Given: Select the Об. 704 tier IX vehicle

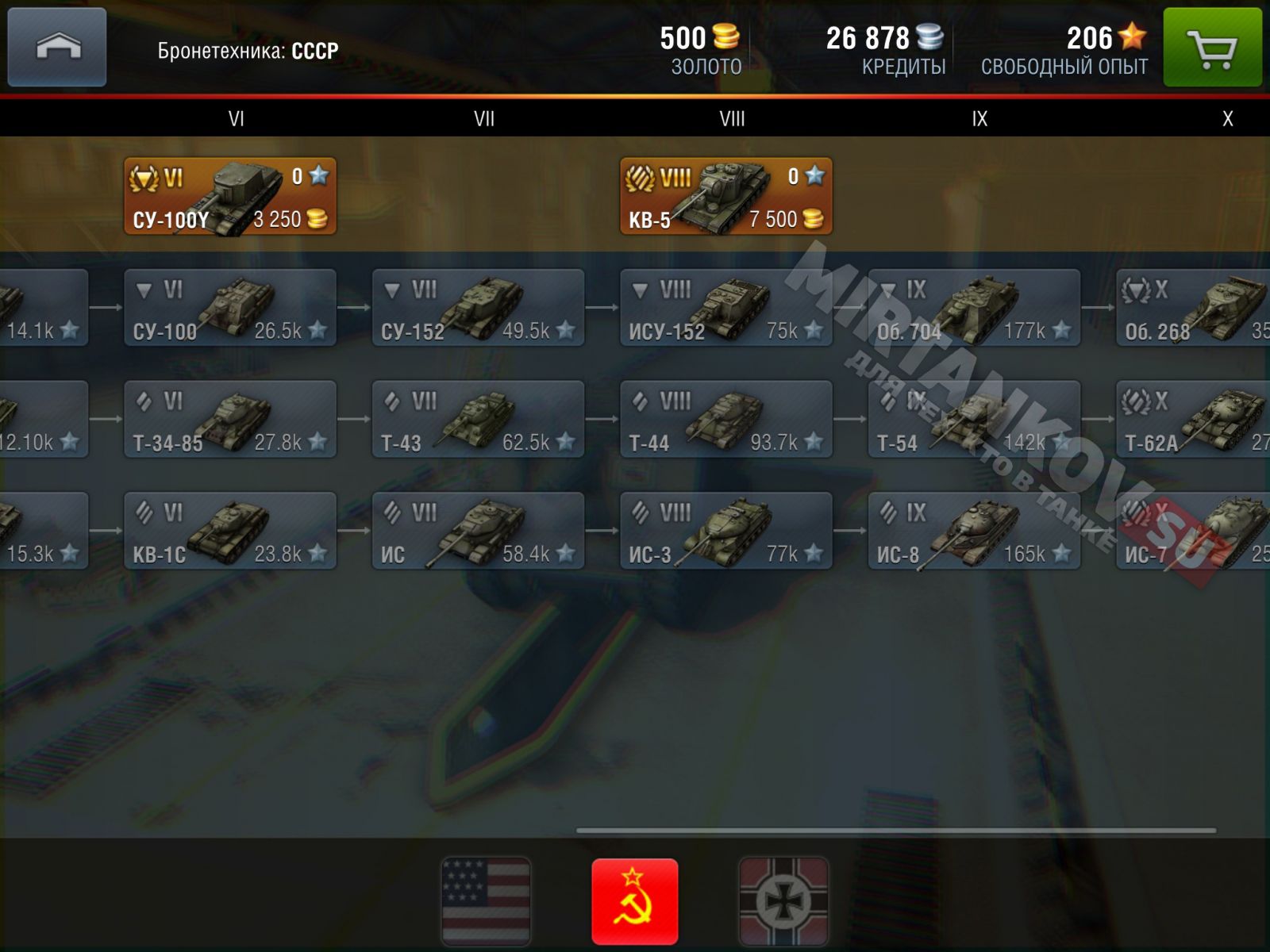Looking at the screenshot, I should pos(974,308).
